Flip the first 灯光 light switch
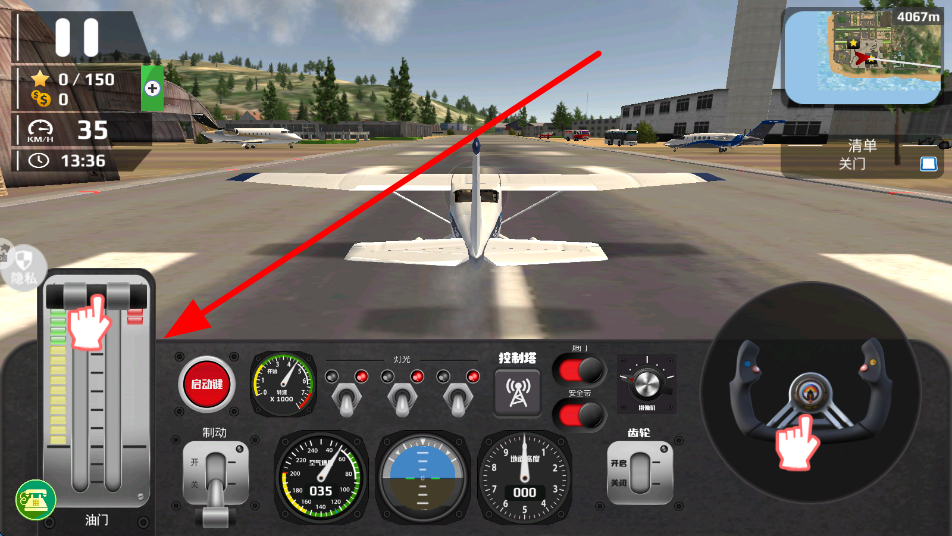Screen dimensions: 952x536 tap(346, 399)
